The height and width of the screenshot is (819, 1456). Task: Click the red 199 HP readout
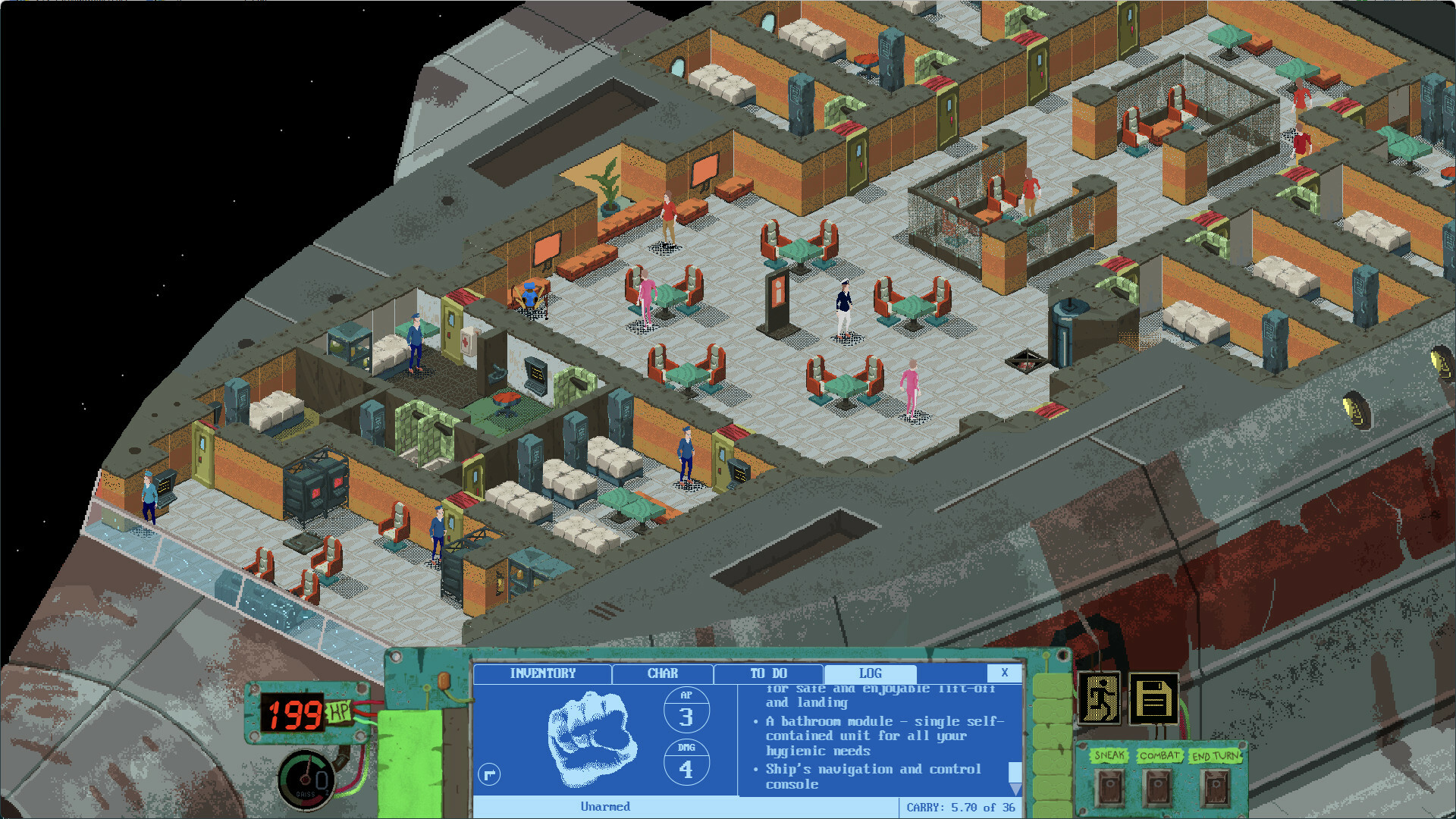(296, 713)
